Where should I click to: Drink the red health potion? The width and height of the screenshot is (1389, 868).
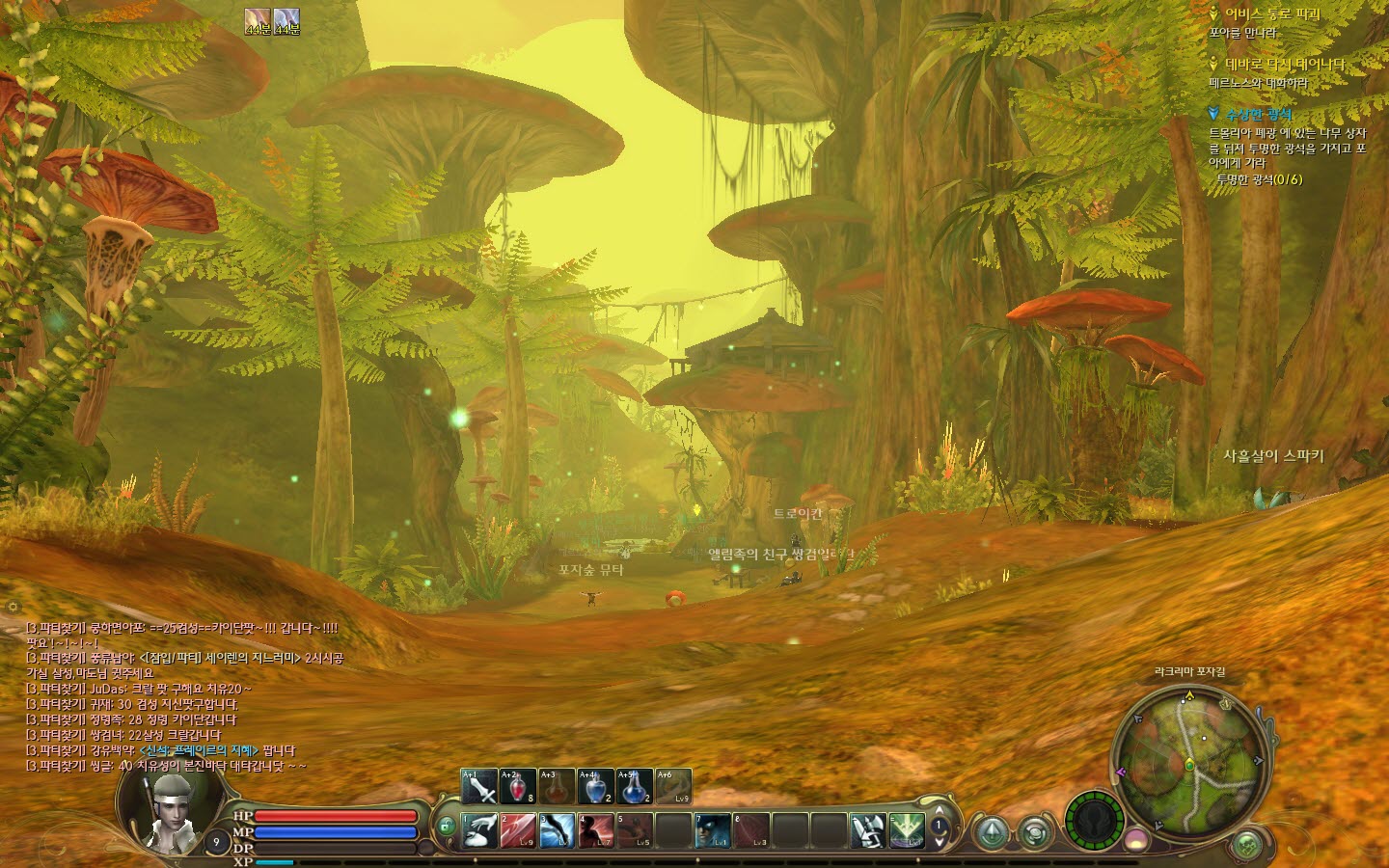[518, 787]
